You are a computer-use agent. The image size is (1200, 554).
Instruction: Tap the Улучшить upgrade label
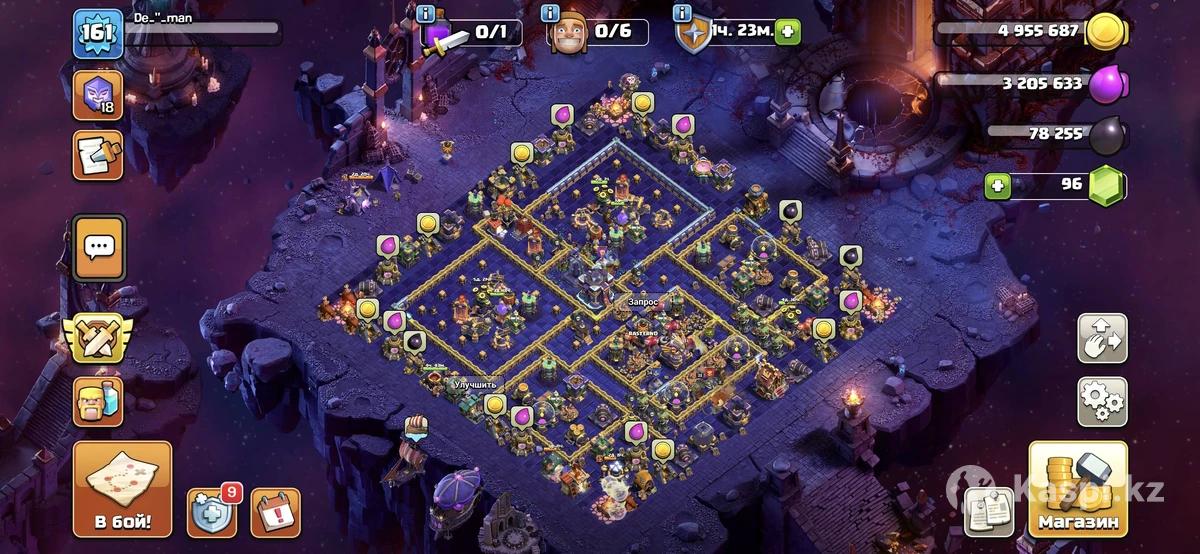click(x=474, y=384)
